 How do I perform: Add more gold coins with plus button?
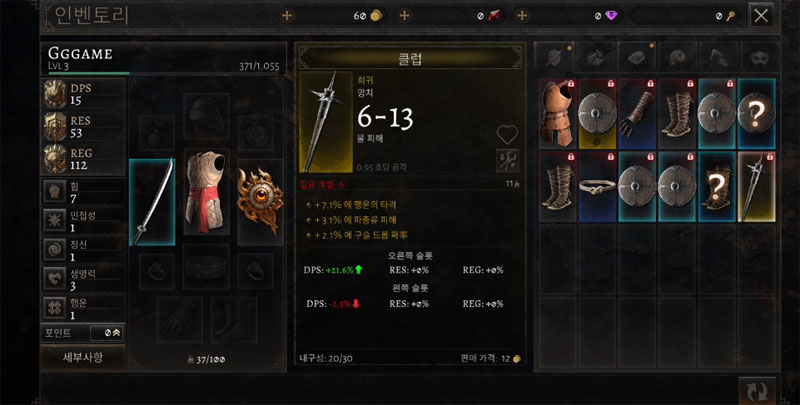coord(288,16)
